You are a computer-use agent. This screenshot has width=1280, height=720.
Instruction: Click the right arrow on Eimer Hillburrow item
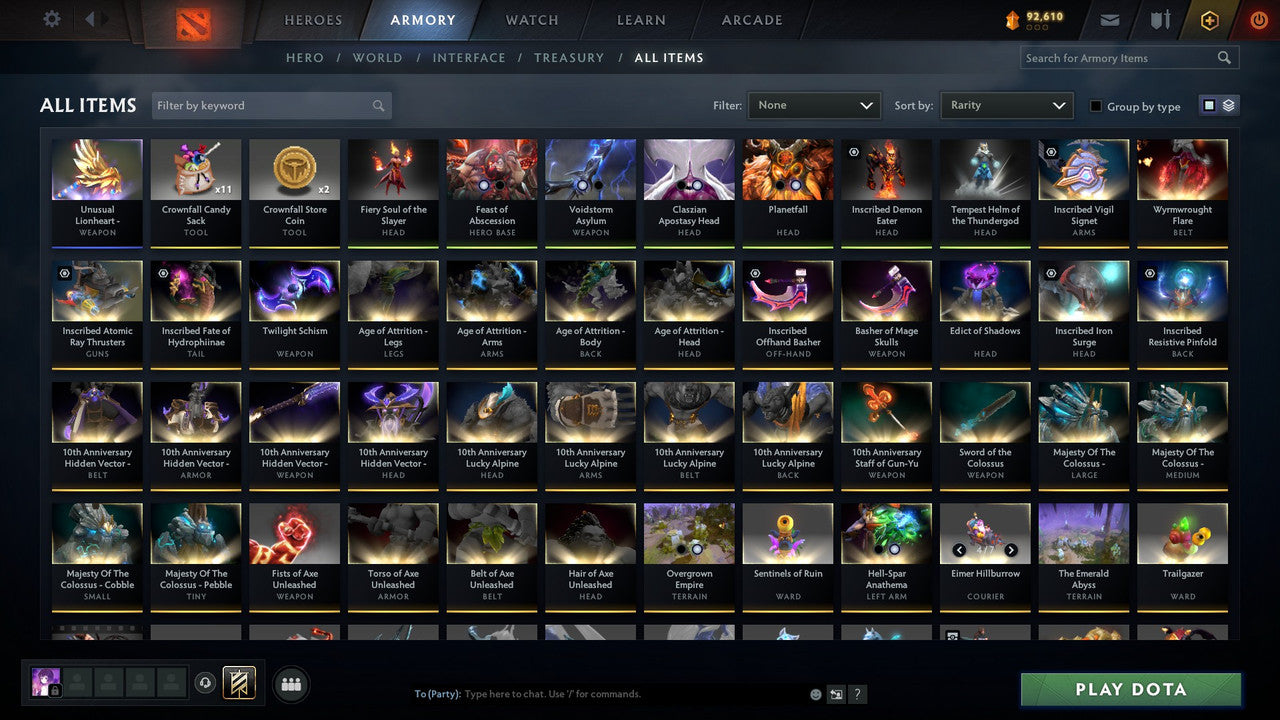(x=1011, y=550)
